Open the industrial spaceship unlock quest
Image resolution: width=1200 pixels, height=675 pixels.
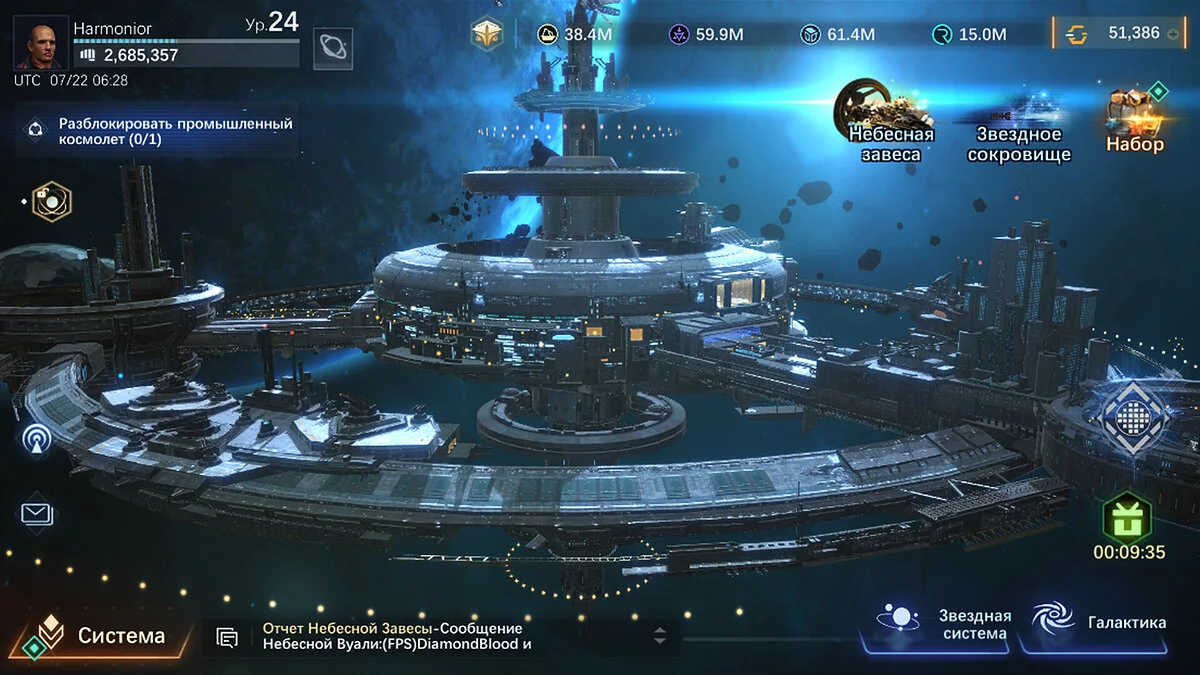tap(160, 131)
